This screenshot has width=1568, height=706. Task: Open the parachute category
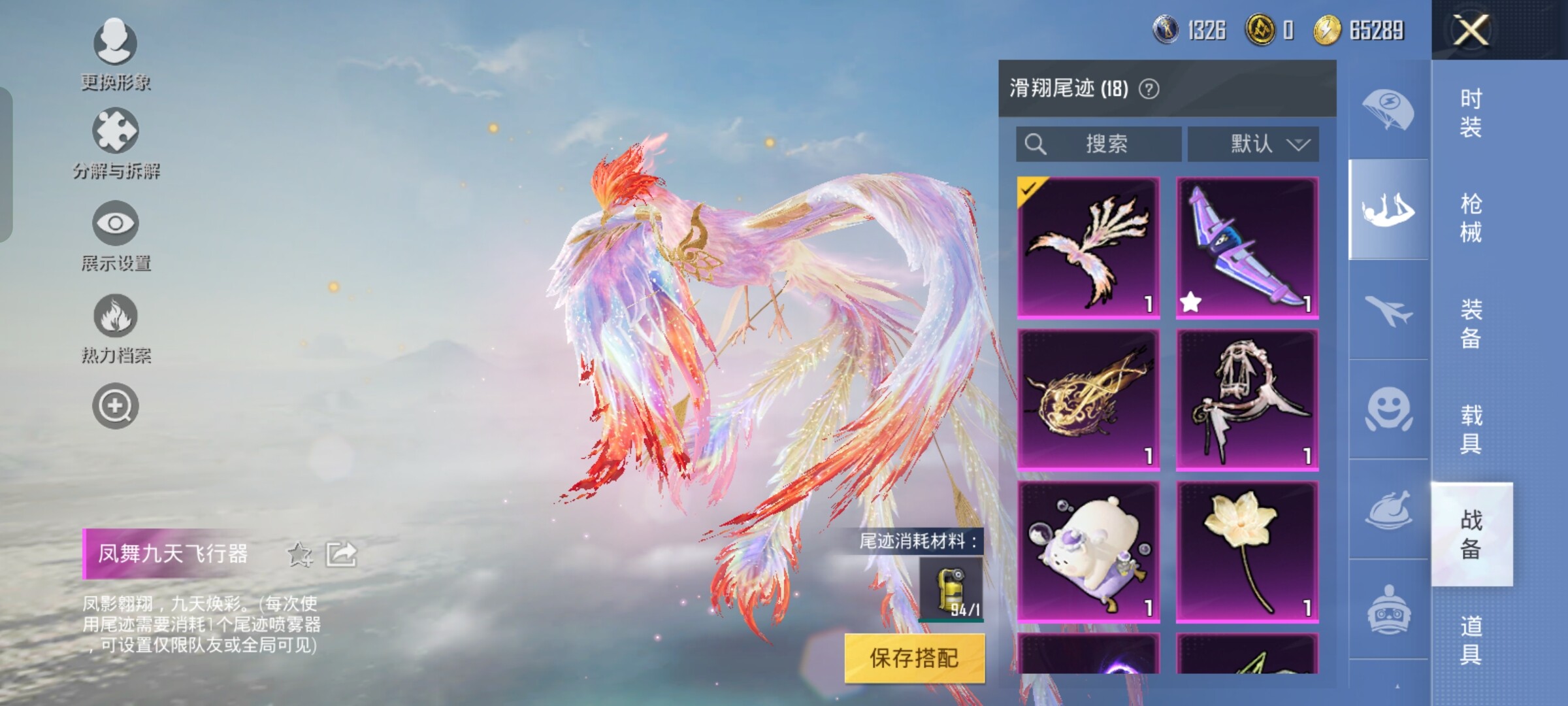[1388, 110]
